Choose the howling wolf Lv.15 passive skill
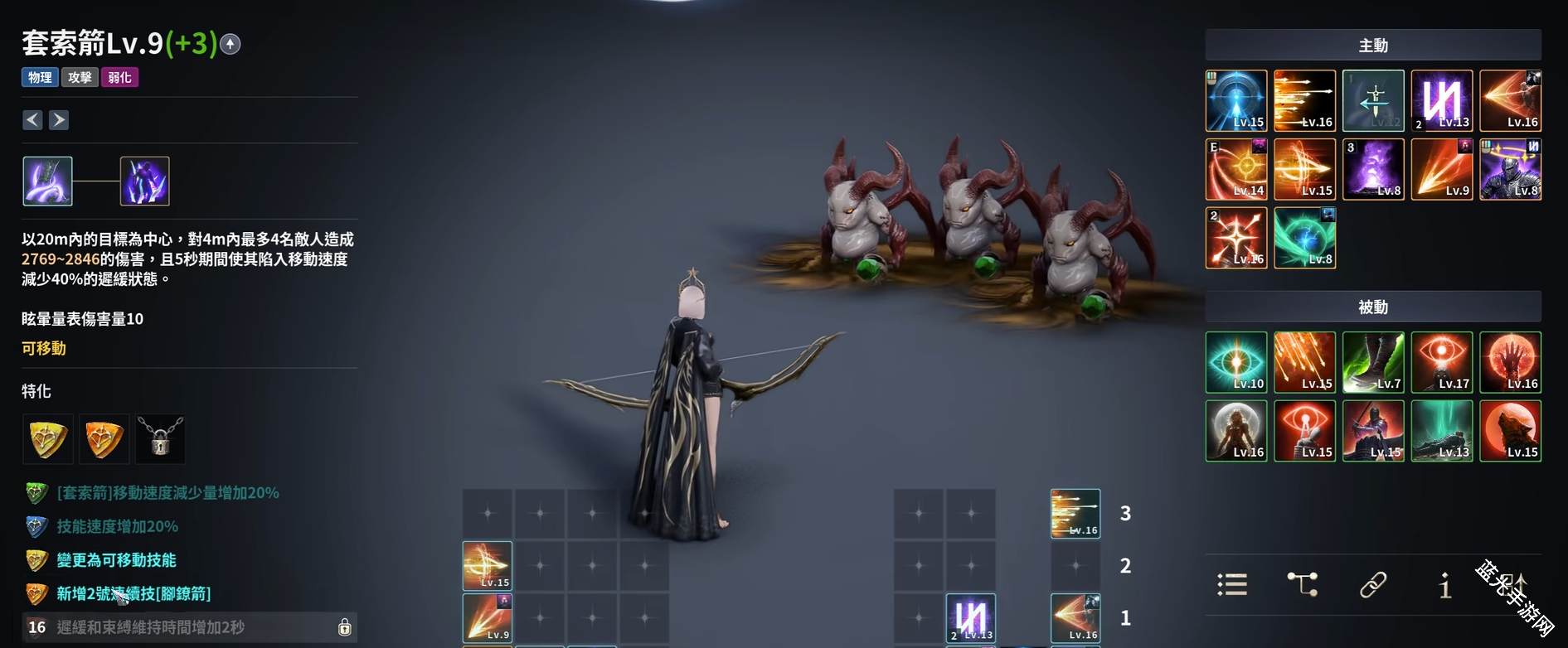The height and width of the screenshot is (648, 1568). coord(1511,431)
